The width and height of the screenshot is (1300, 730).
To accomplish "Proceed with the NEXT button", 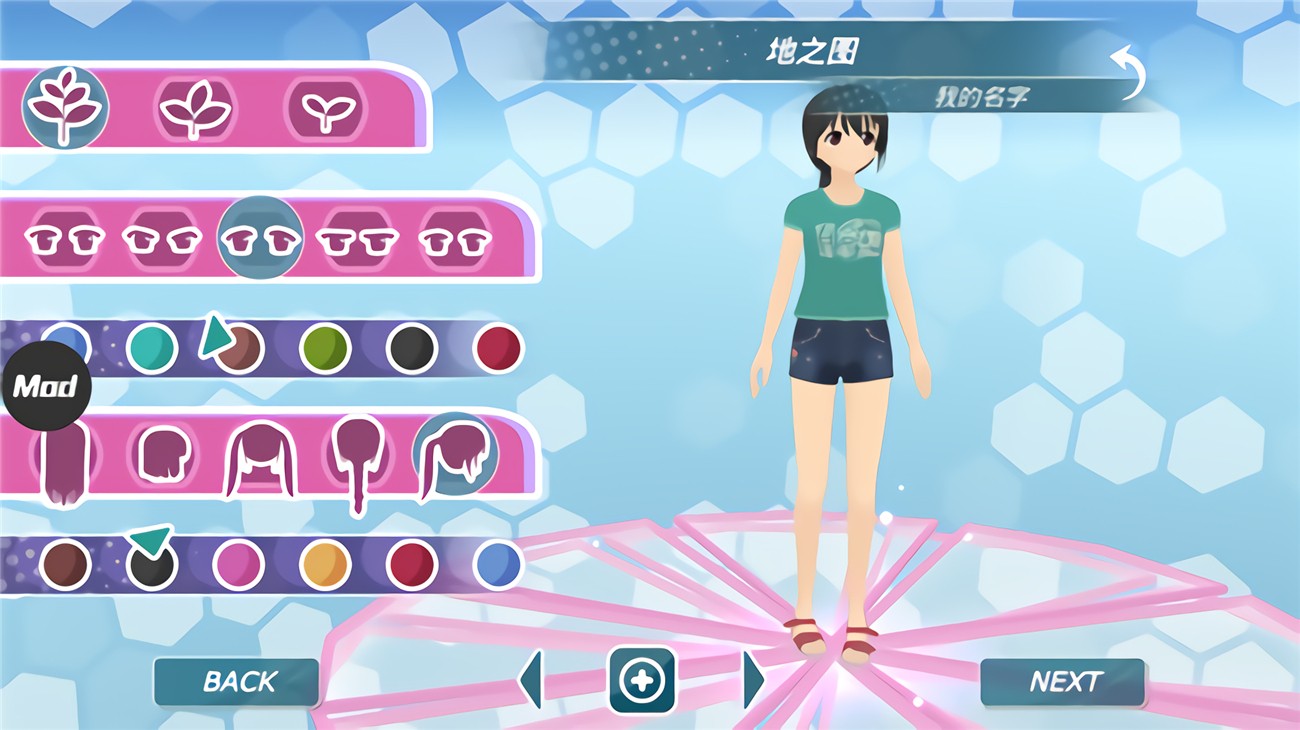I will [1063, 682].
